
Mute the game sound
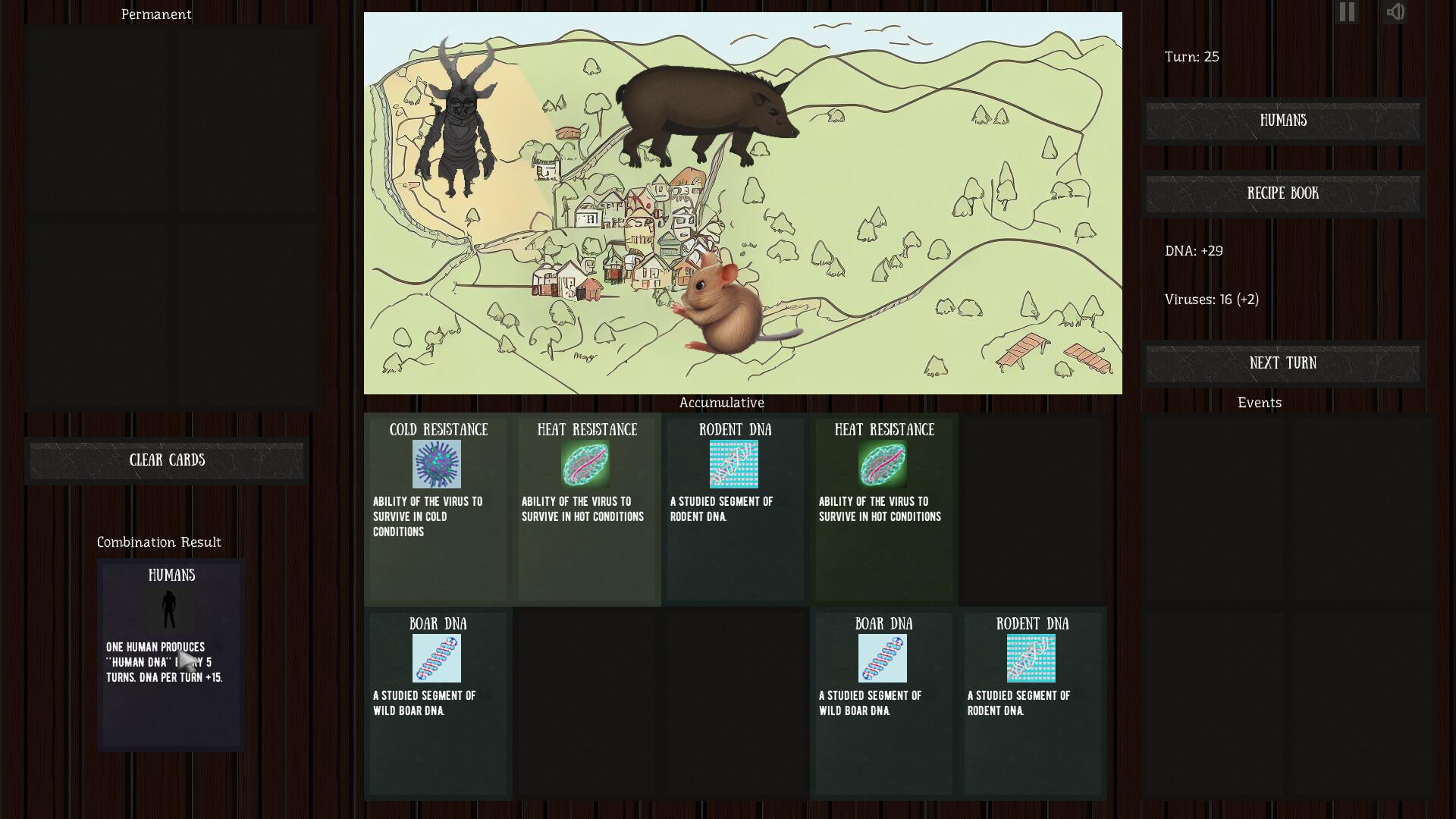point(1395,12)
